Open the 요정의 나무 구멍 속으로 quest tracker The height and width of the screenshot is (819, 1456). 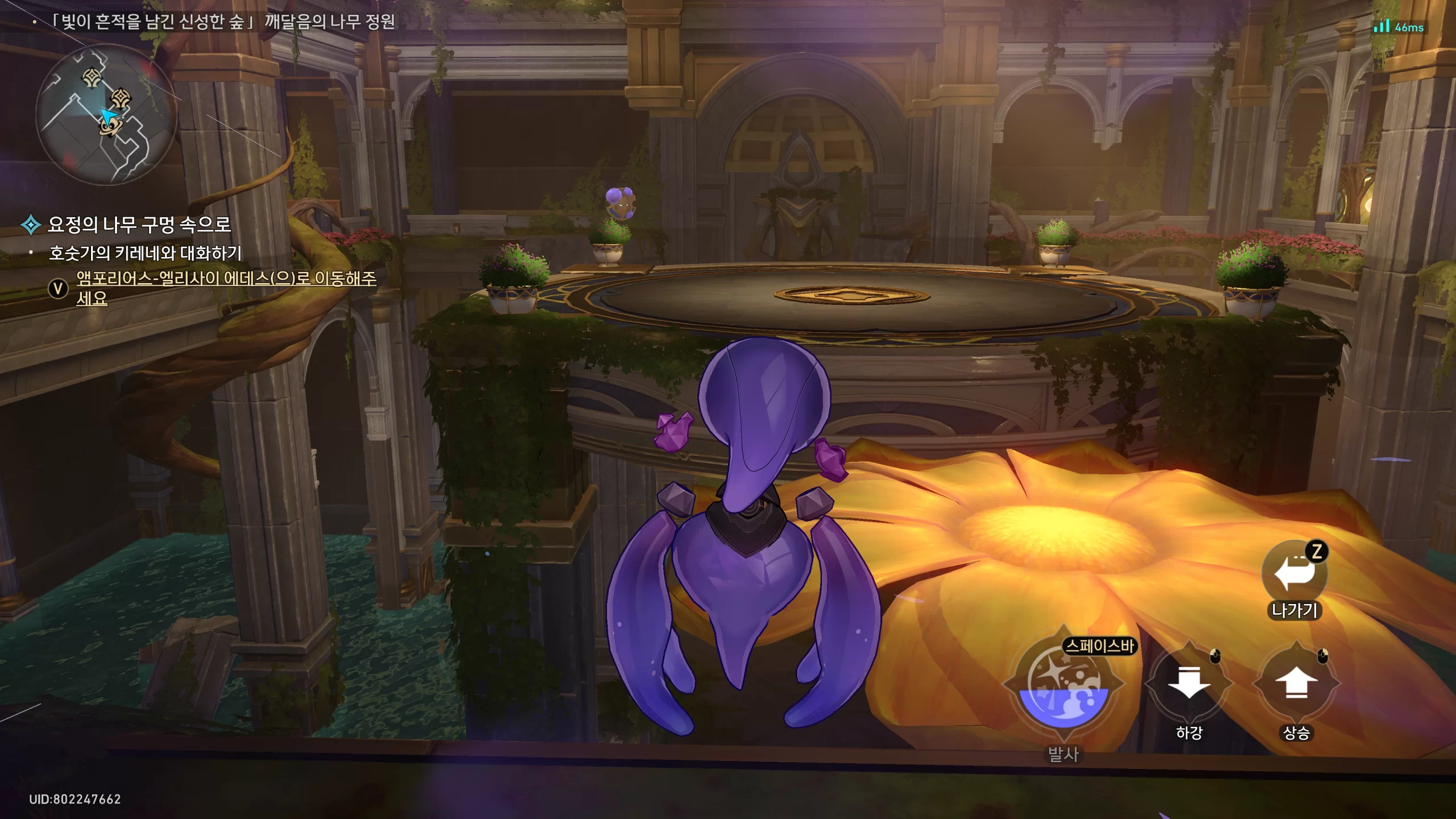(139, 225)
